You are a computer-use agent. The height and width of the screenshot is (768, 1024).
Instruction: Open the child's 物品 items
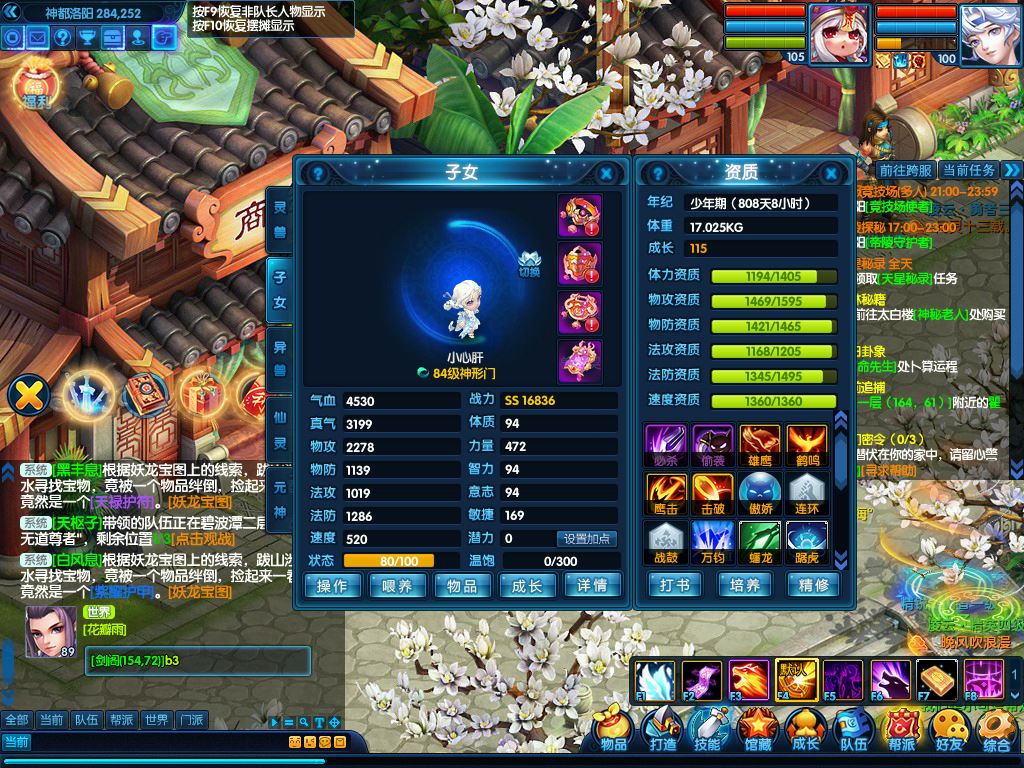(x=462, y=586)
